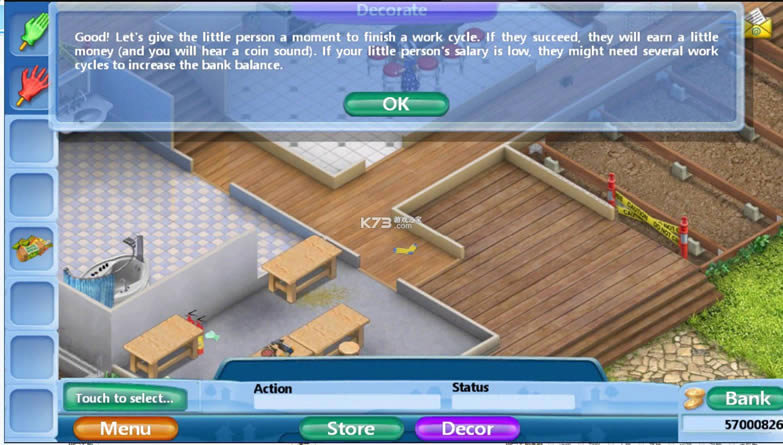This screenshot has height=445, width=783.
Task: Select the red glove tool
Action: 30,86
